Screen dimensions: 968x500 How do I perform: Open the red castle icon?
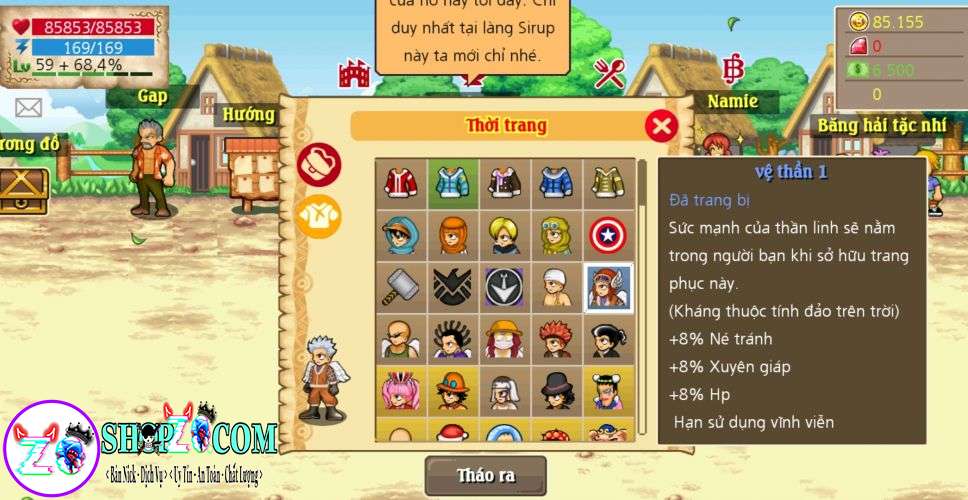point(354,72)
